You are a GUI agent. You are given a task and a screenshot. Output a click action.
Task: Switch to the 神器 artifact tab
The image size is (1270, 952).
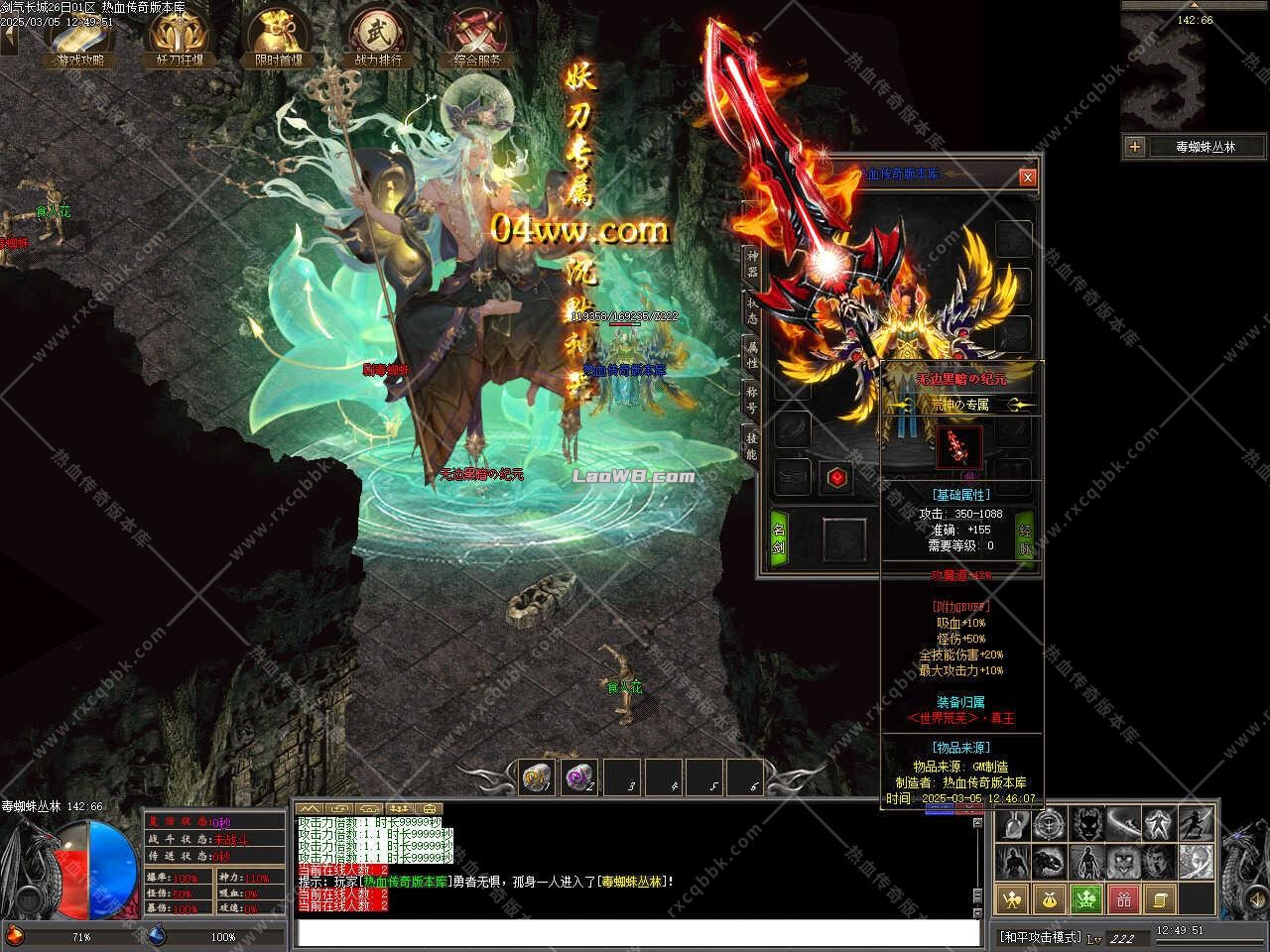click(x=752, y=264)
